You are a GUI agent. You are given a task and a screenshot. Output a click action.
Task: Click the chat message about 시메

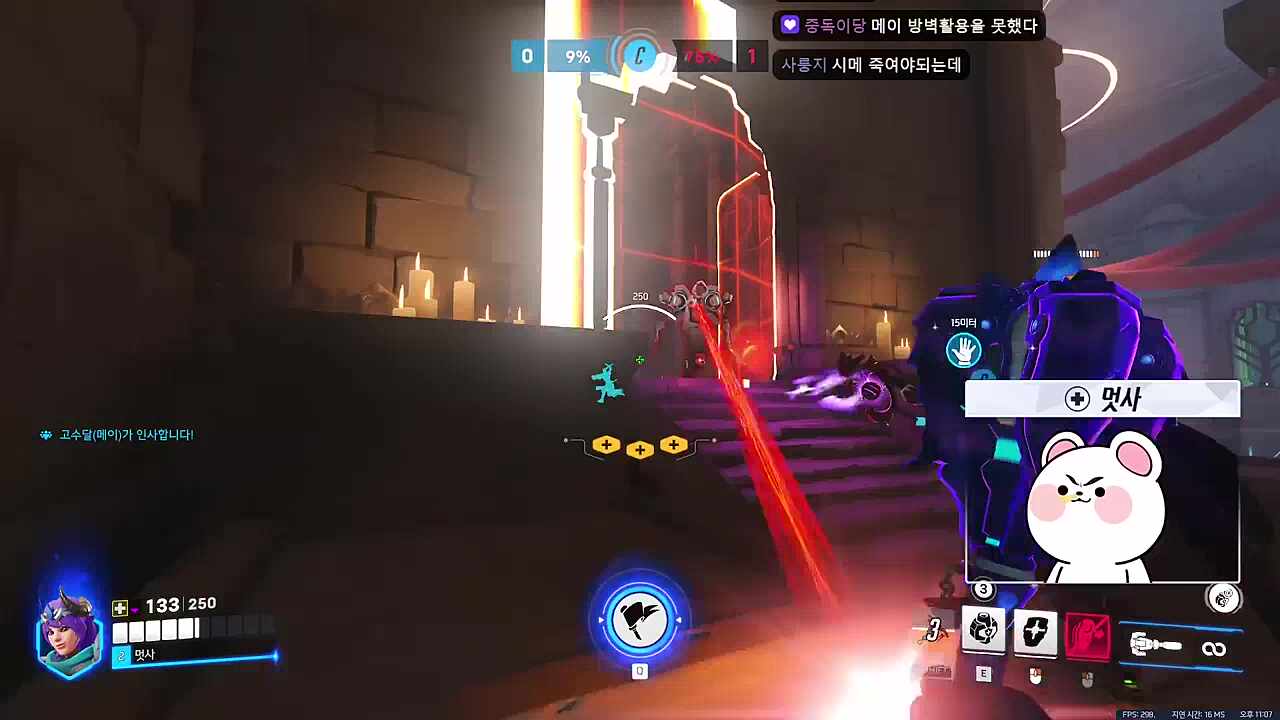(868, 64)
